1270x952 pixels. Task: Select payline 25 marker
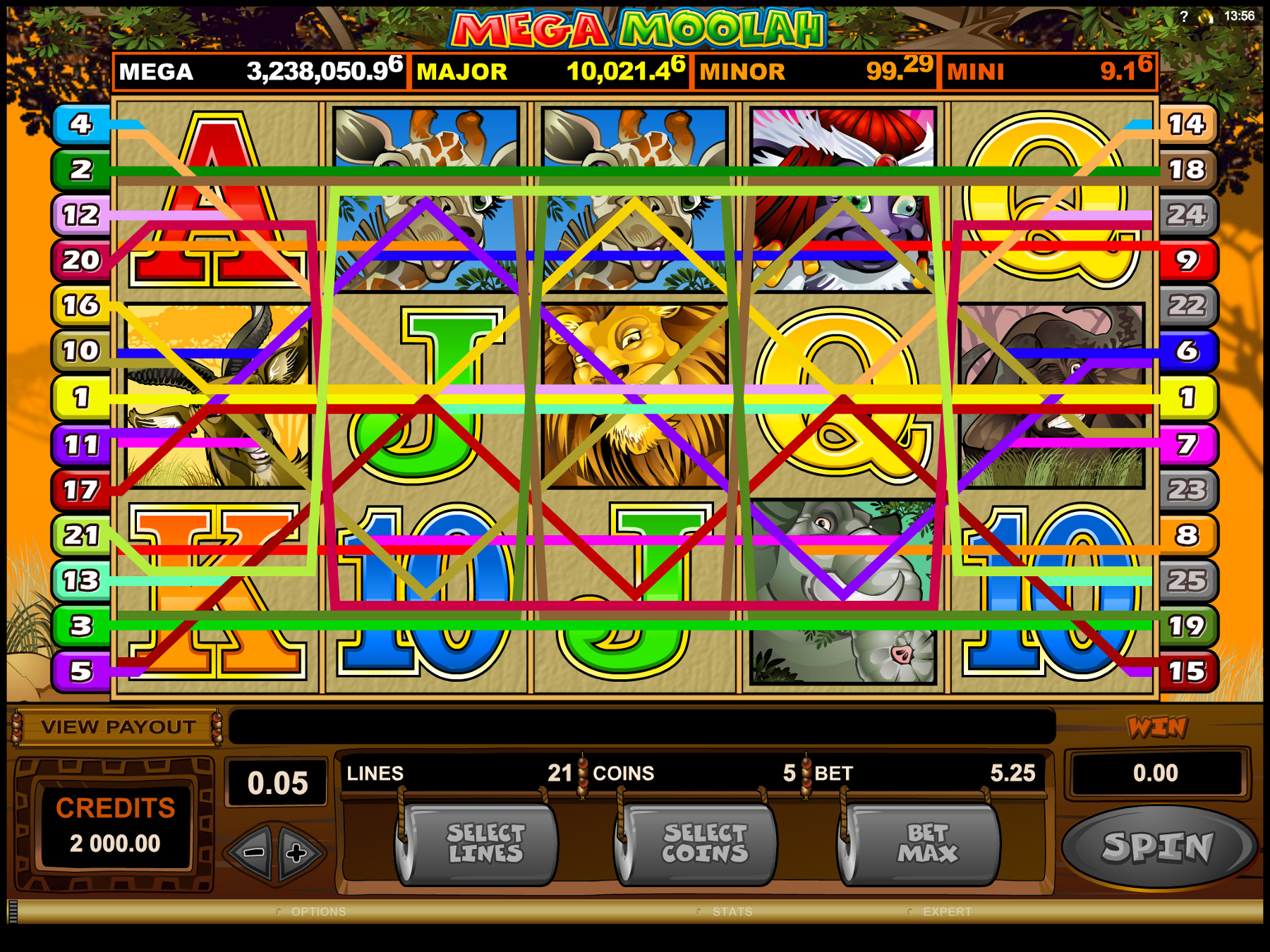(x=1187, y=580)
